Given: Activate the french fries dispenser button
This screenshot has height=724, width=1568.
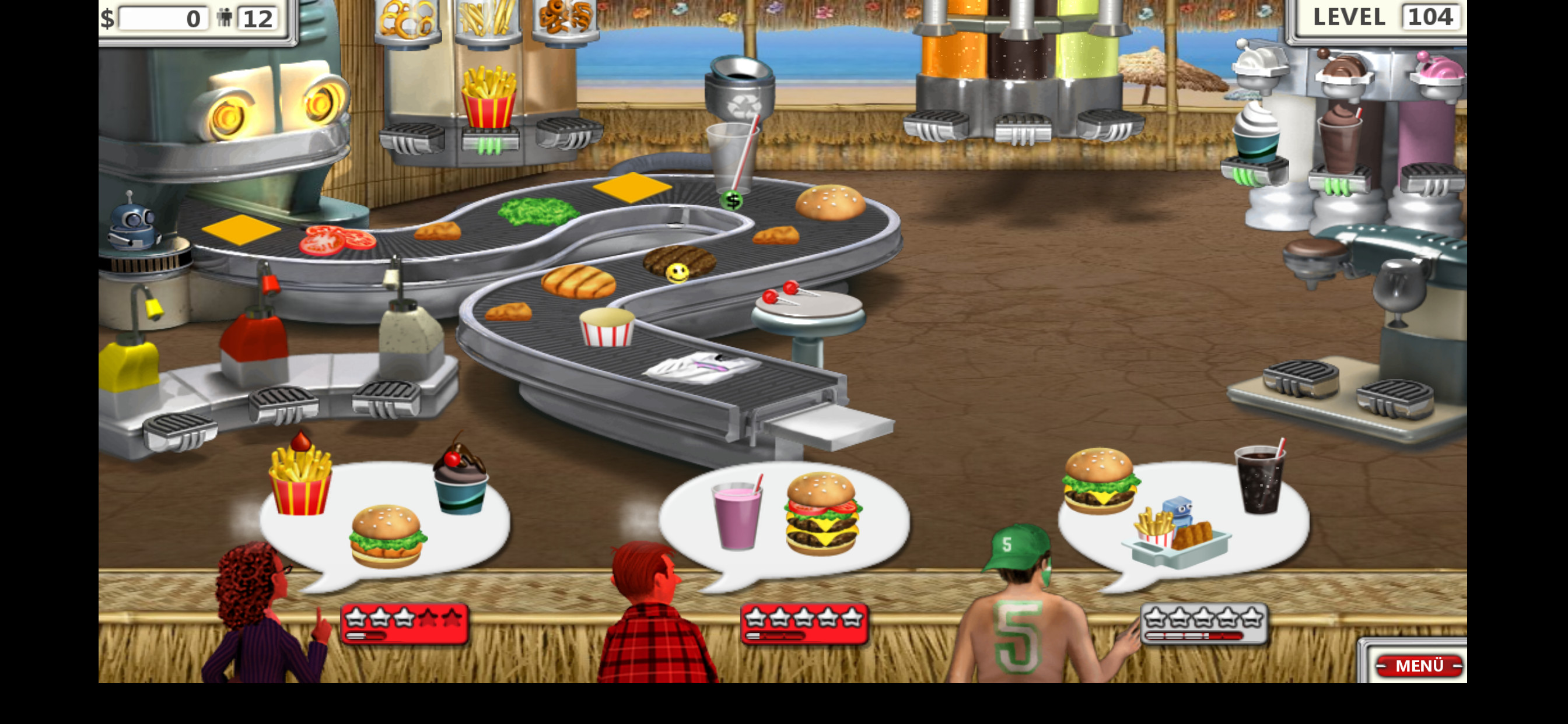Looking at the screenshot, I should (489, 142).
